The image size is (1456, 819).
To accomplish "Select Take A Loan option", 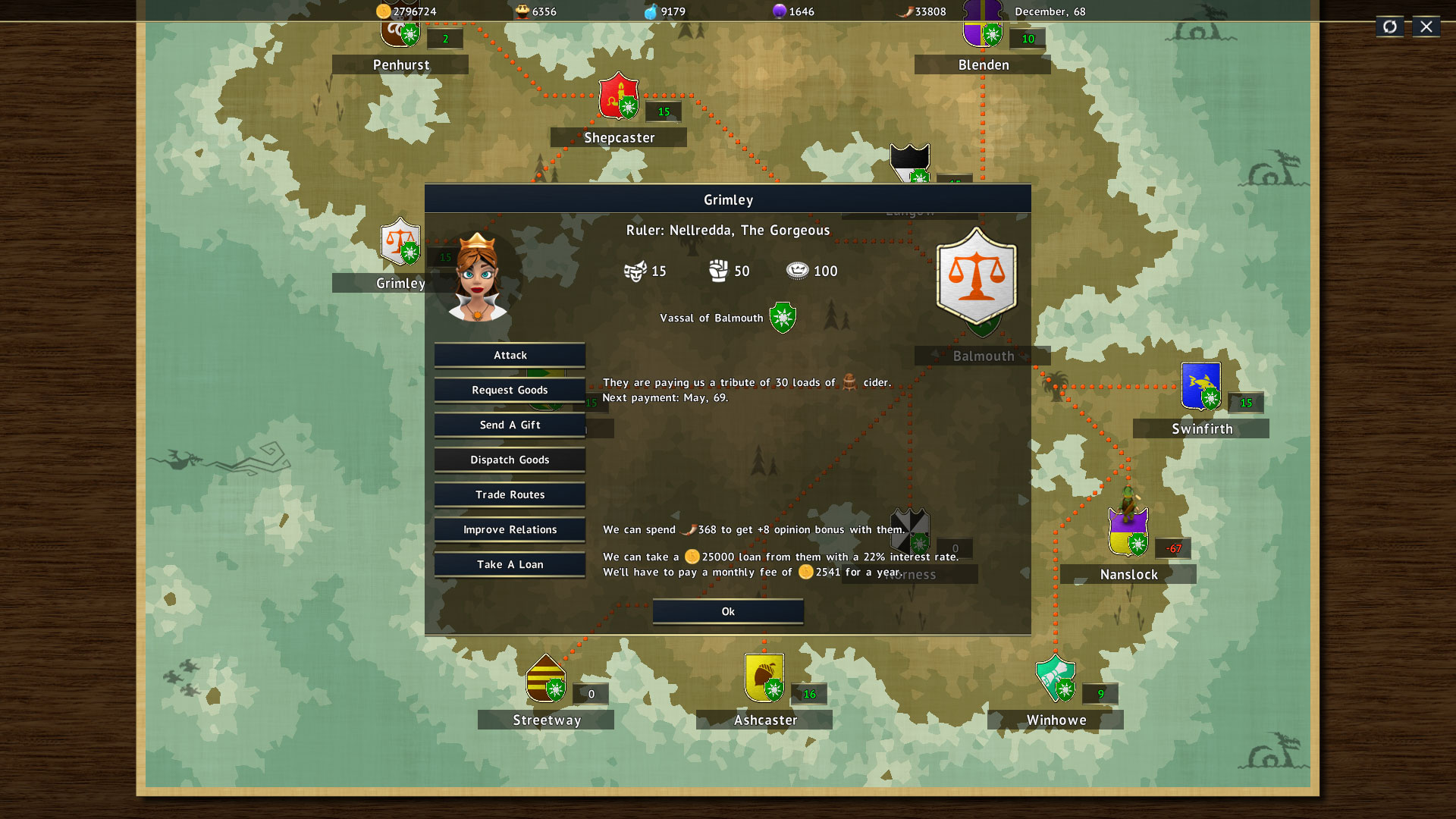I will click(510, 564).
